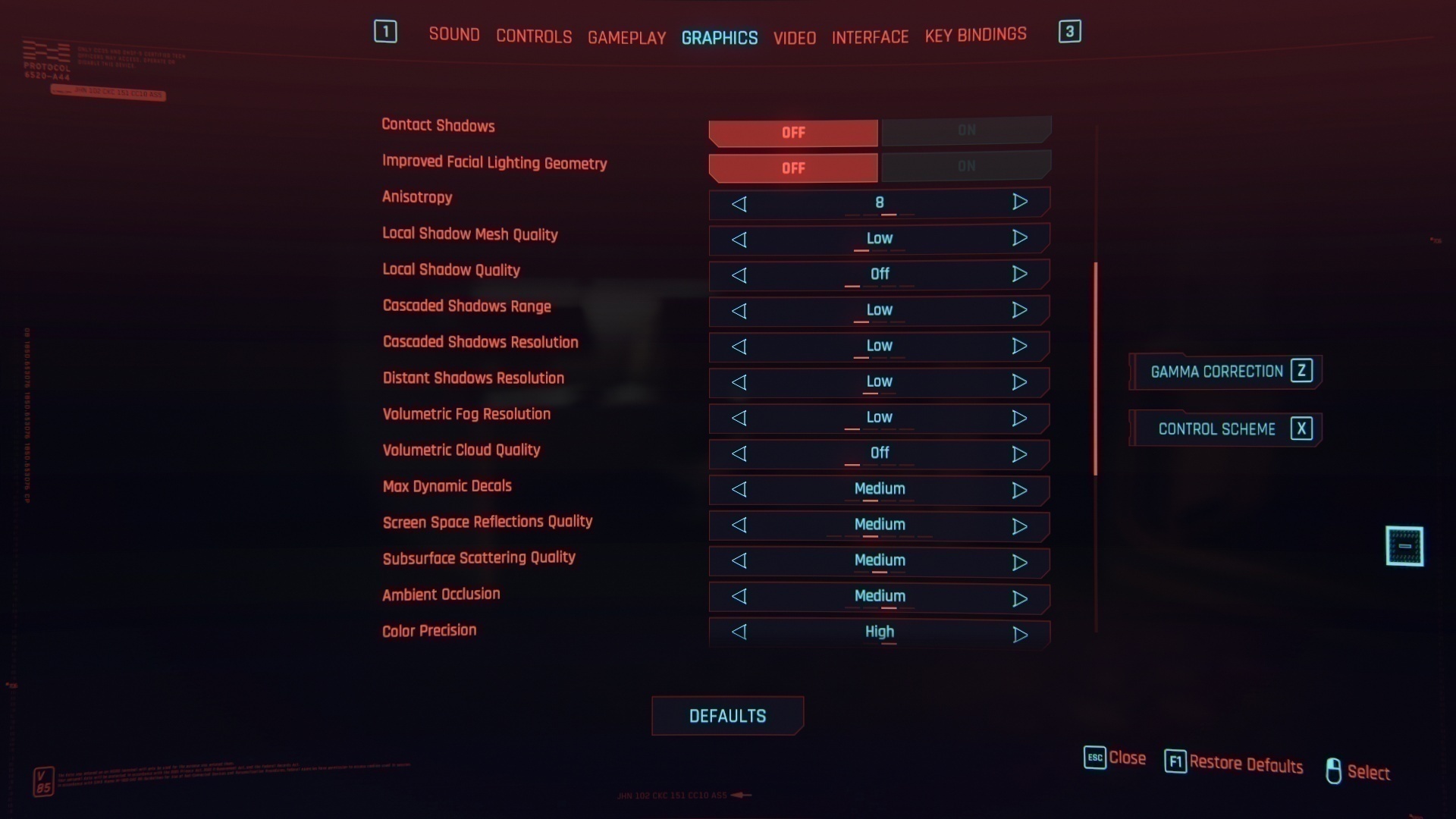1456x819 pixels.
Task: Show the Key Bindings tab
Action: [x=975, y=35]
